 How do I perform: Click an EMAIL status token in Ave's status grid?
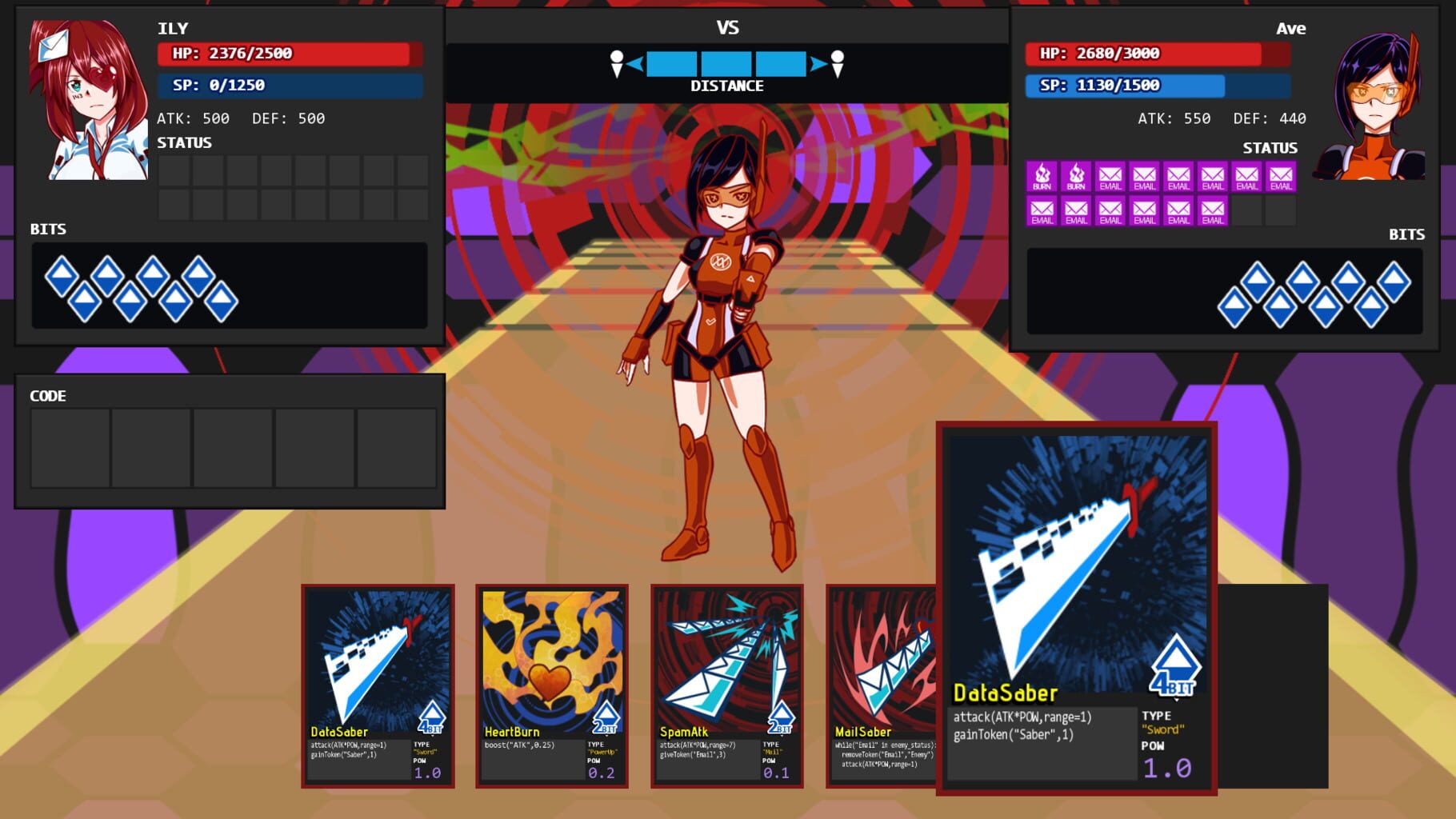tap(1144, 178)
